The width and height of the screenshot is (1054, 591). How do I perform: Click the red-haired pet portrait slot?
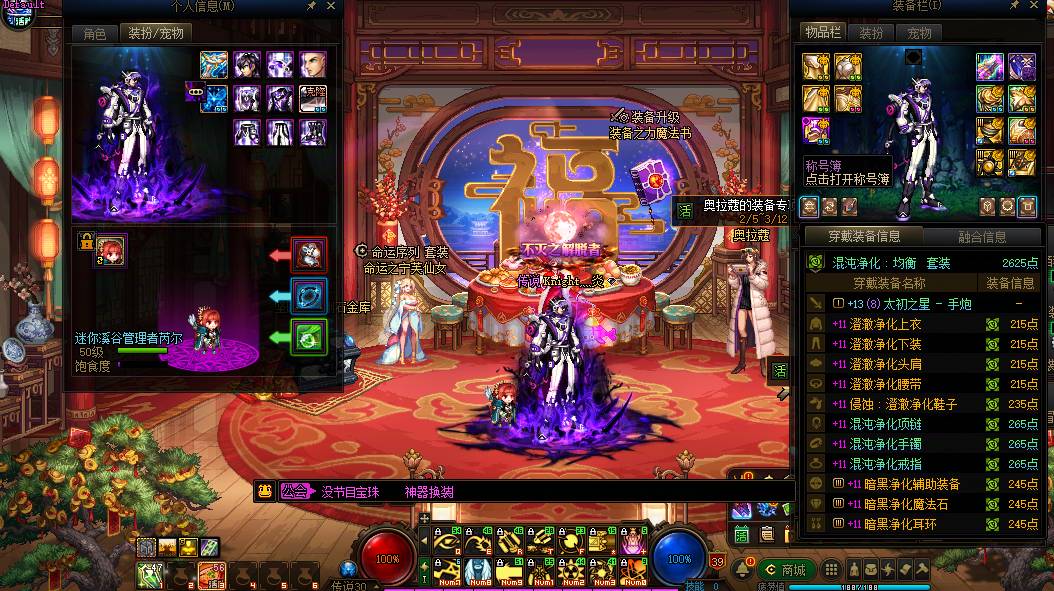[110, 252]
